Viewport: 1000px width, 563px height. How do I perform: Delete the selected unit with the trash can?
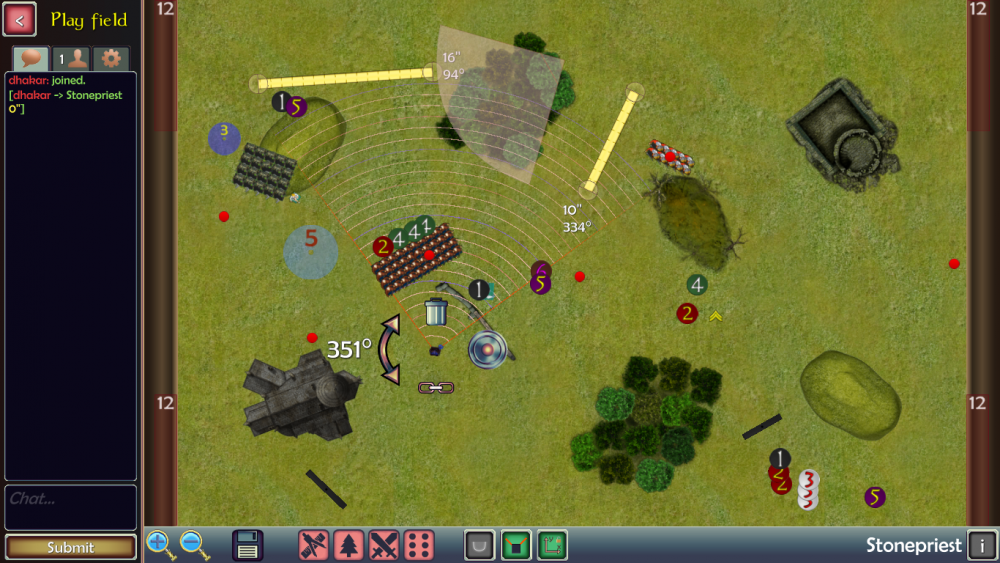tap(436, 312)
